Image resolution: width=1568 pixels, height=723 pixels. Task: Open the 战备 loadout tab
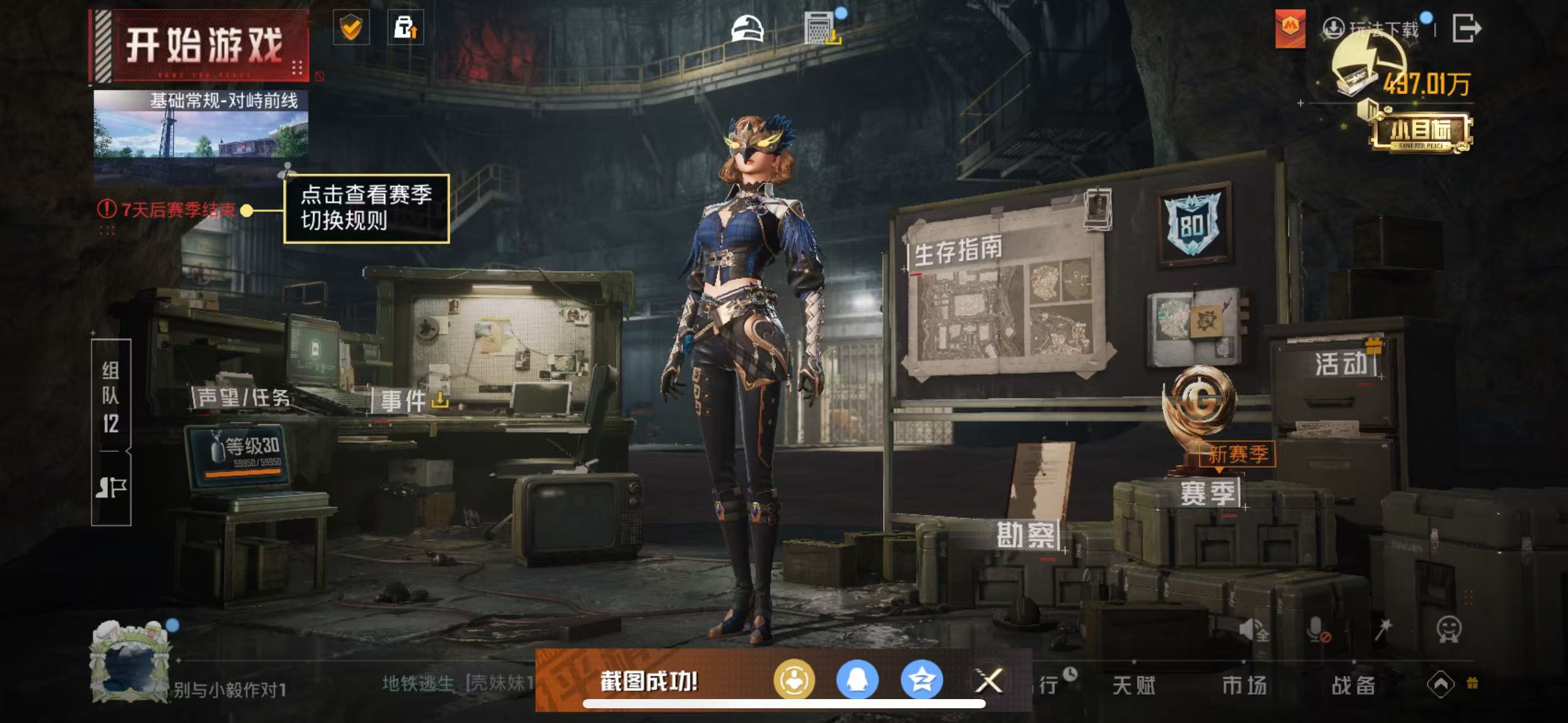(1353, 685)
